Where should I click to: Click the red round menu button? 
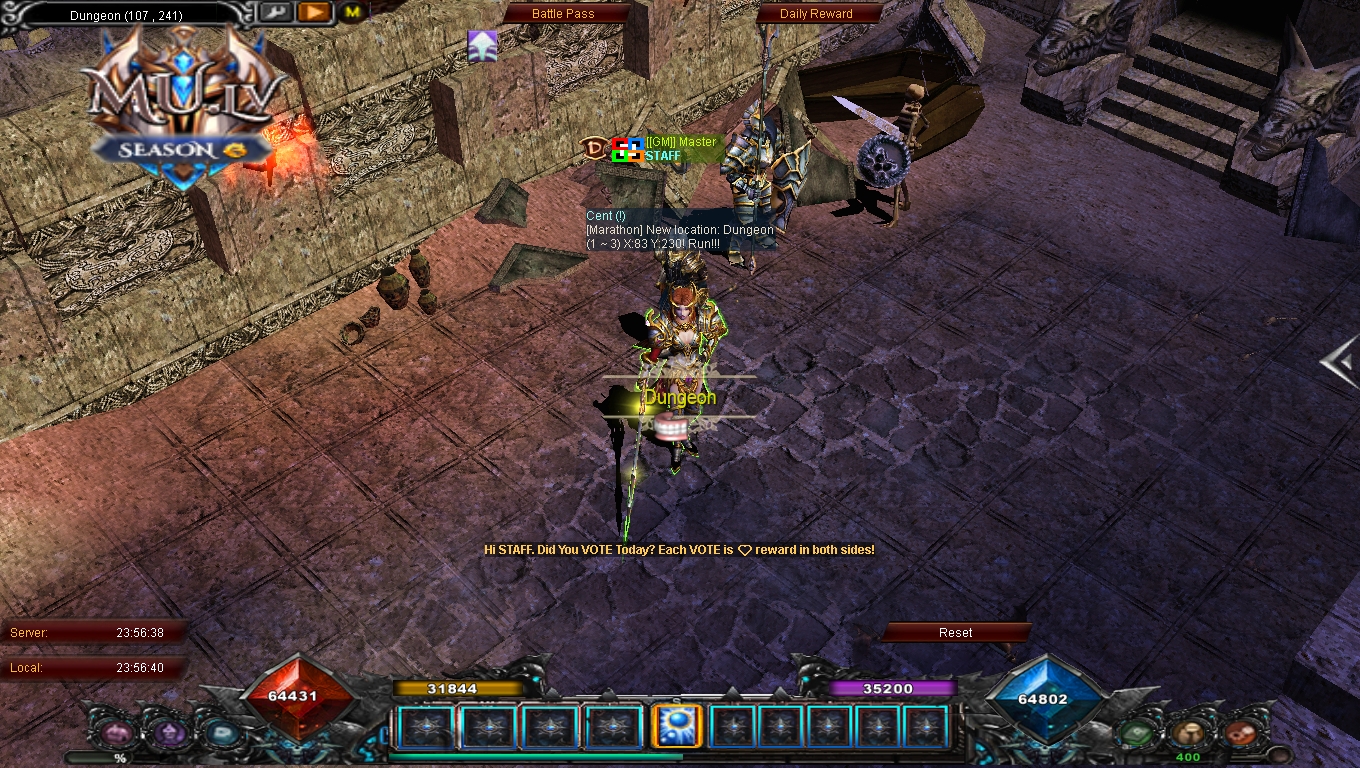coord(1239,734)
